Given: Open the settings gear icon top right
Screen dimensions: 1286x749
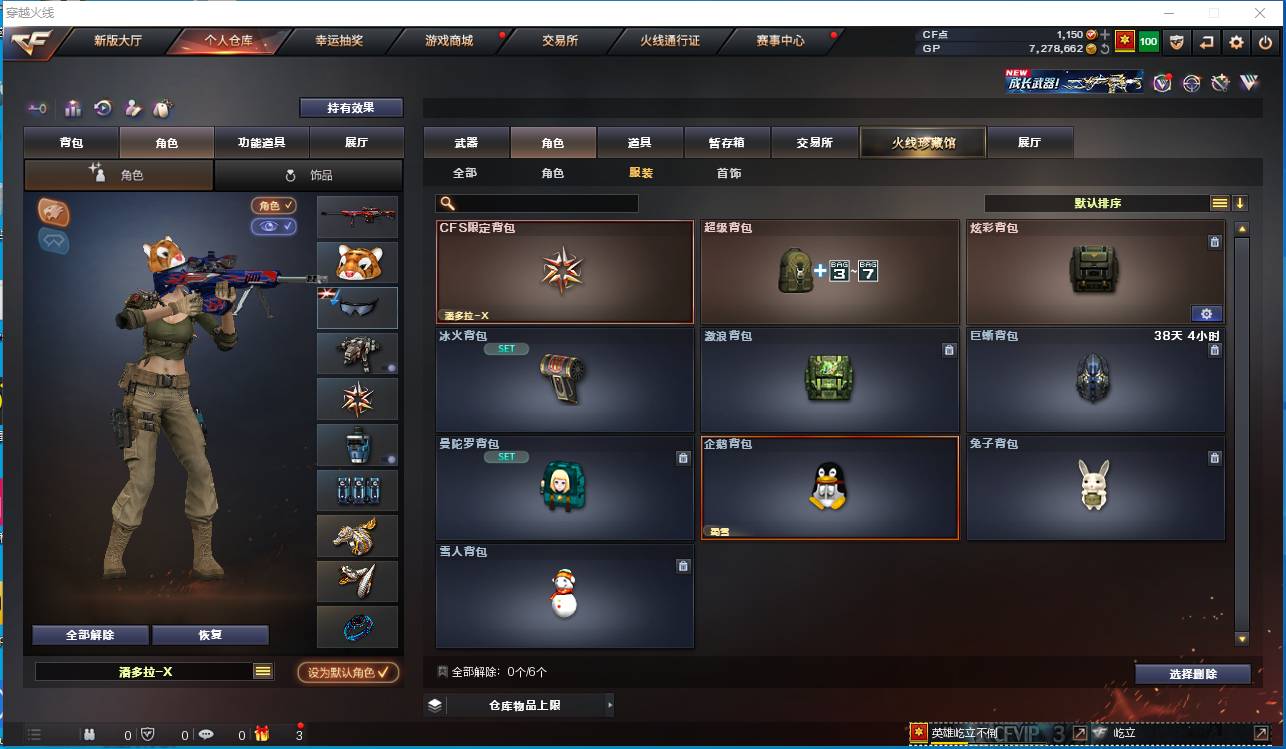Looking at the screenshot, I should tap(1237, 41).
